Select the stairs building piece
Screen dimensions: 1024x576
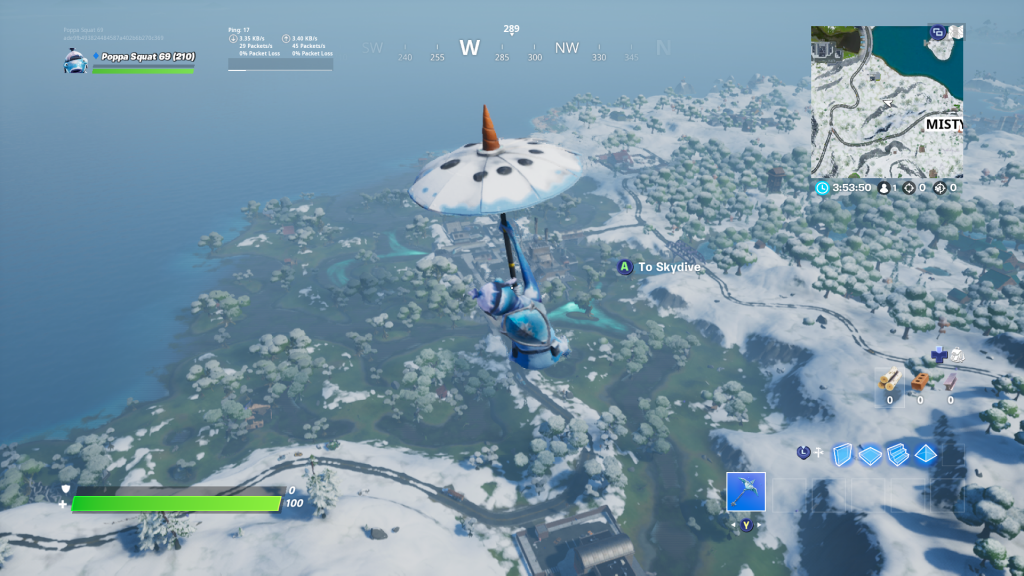897,454
